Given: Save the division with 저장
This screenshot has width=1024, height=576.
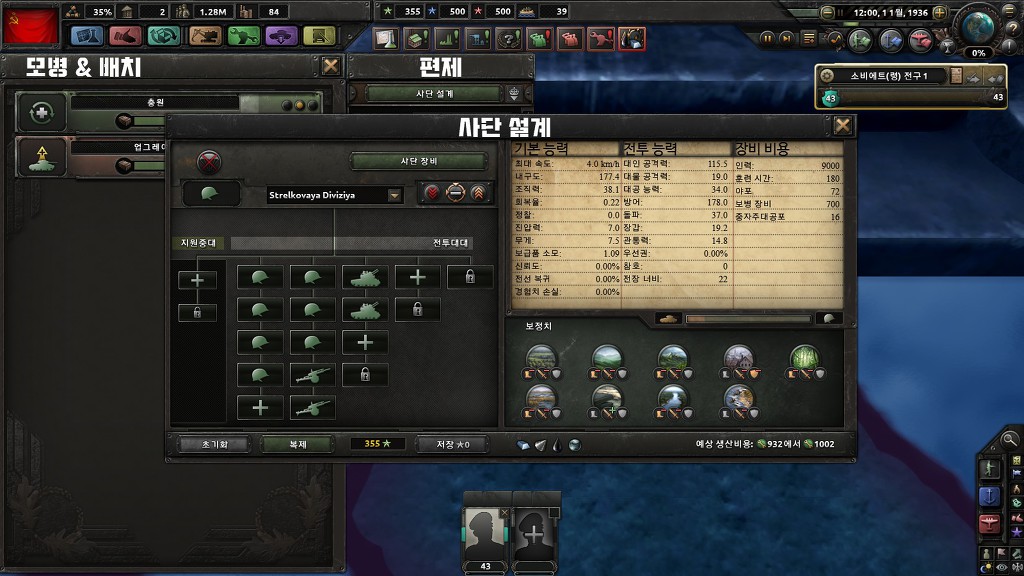Looking at the screenshot, I should pyautogui.click(x=450, y=444).
